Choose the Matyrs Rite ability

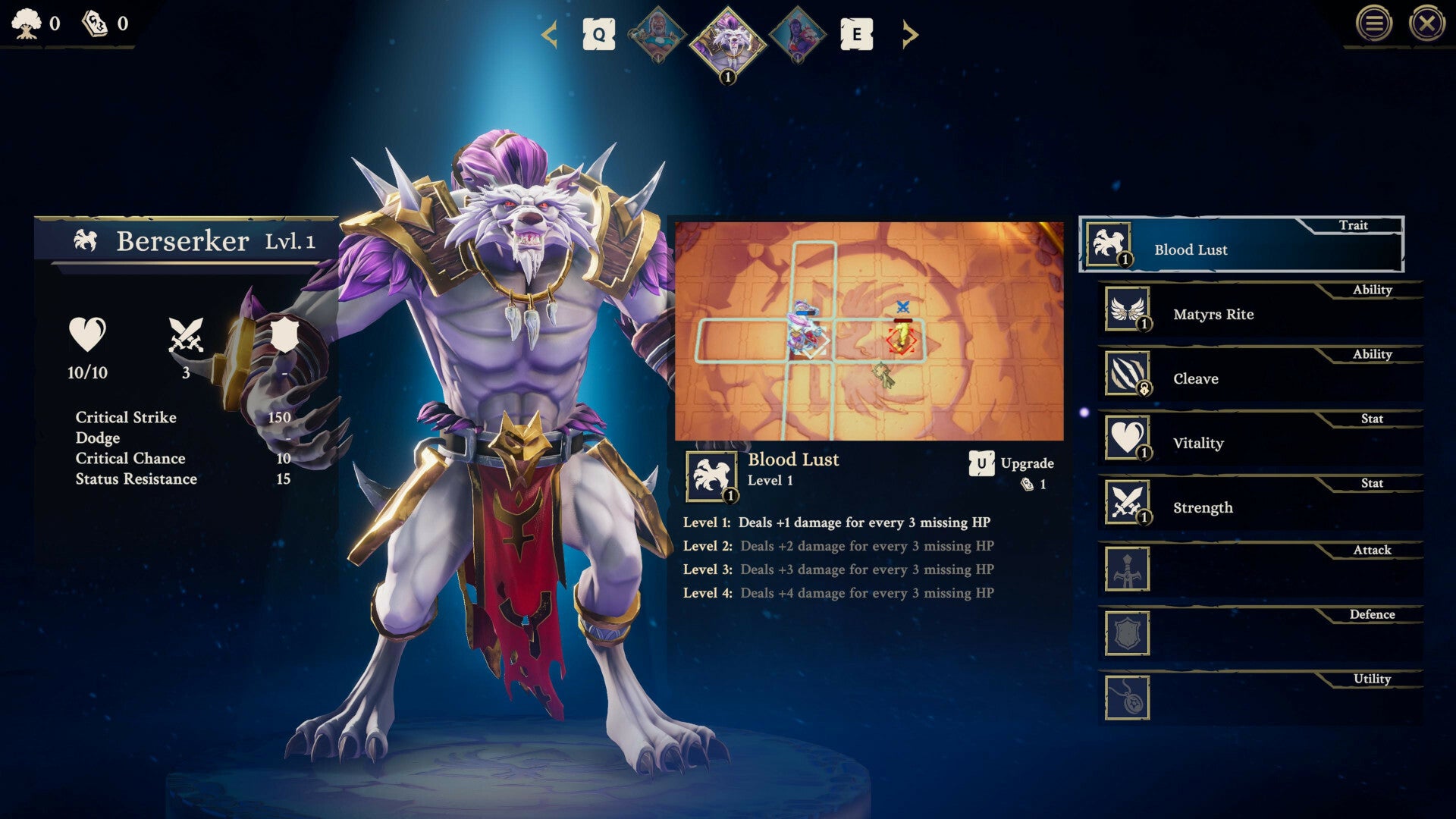(1259, 310)
